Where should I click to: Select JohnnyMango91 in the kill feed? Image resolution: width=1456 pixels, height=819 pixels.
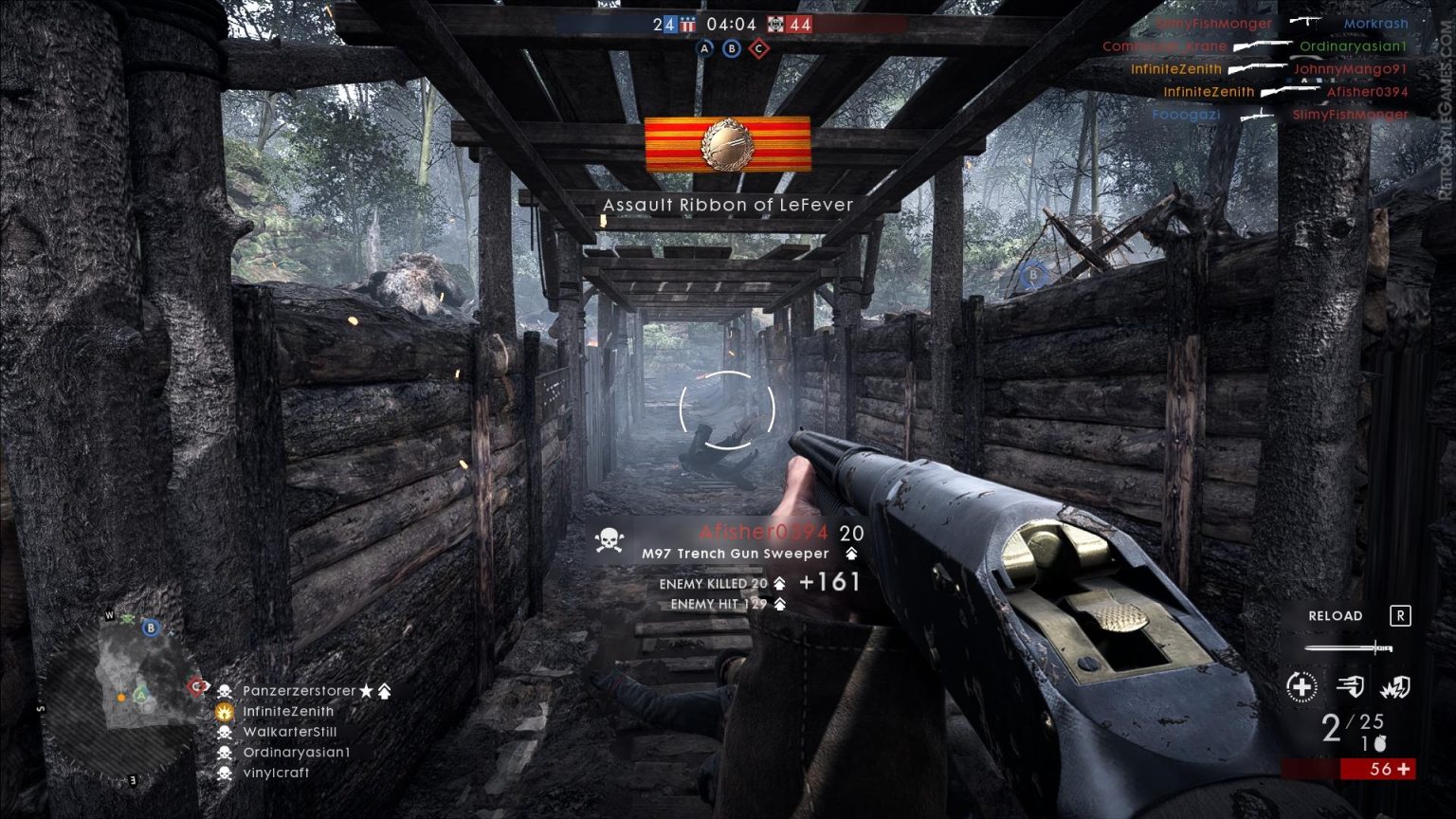tap(1350, 69)
